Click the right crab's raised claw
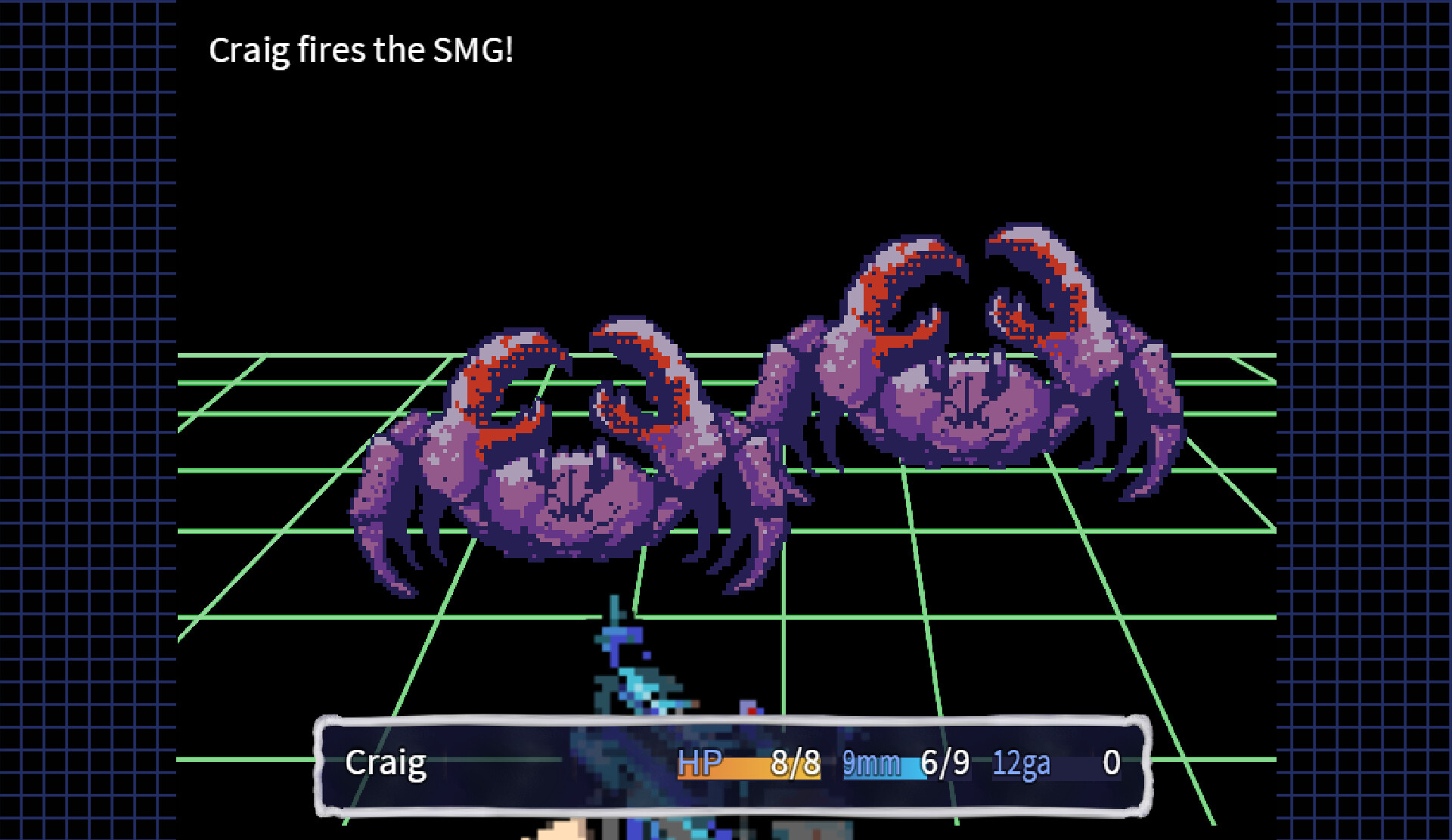1452x840 pixels. [x=907, y=287]
